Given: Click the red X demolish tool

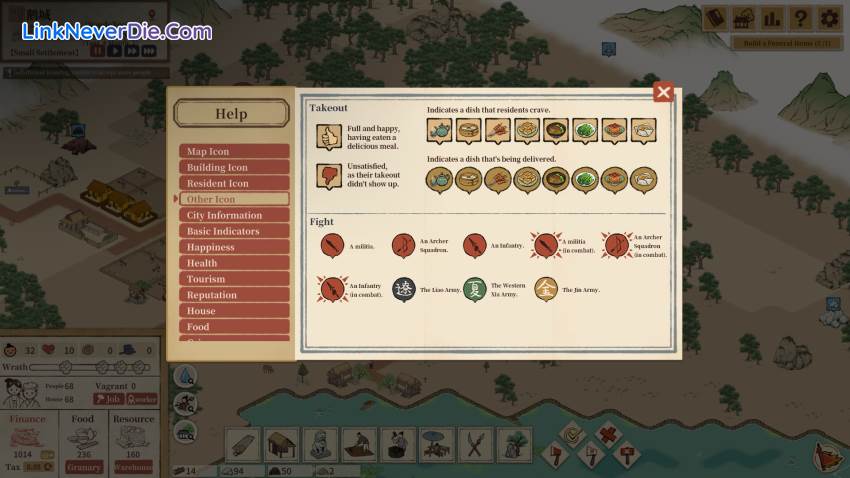Looking at the screenshot, I should click(607, 436).
